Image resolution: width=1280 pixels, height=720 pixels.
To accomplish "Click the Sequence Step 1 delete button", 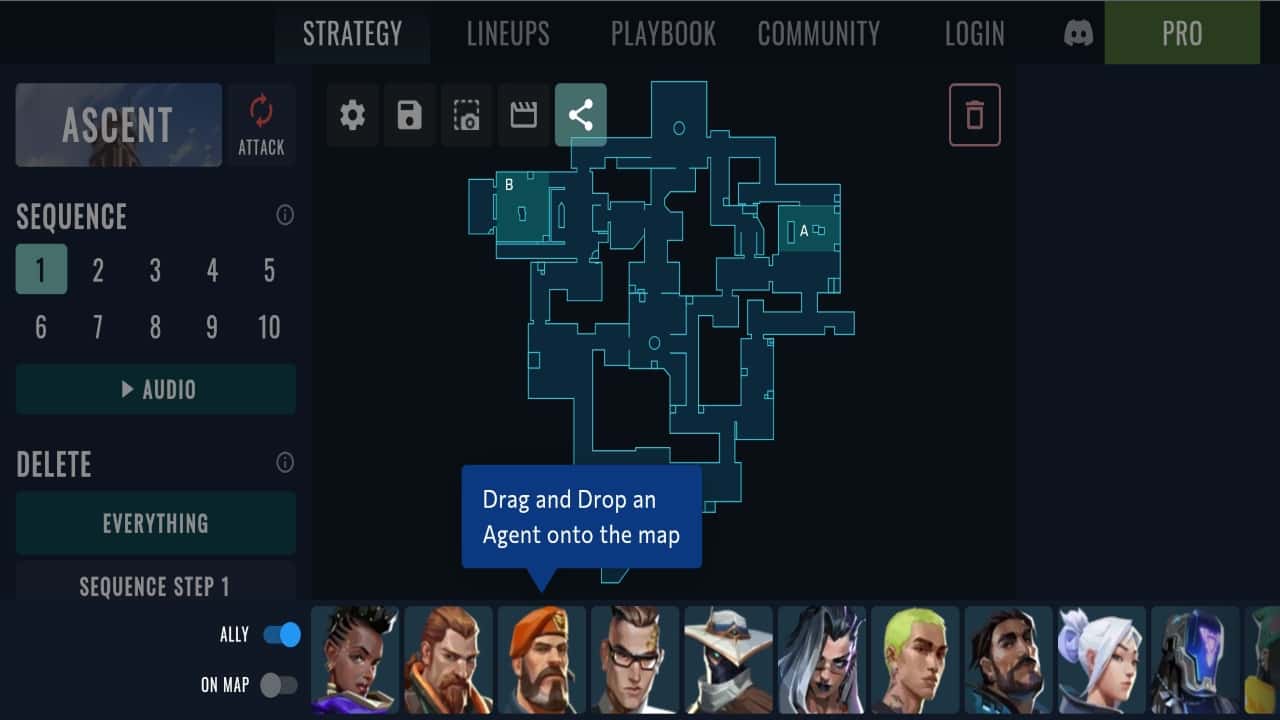I will pos(155,588).
